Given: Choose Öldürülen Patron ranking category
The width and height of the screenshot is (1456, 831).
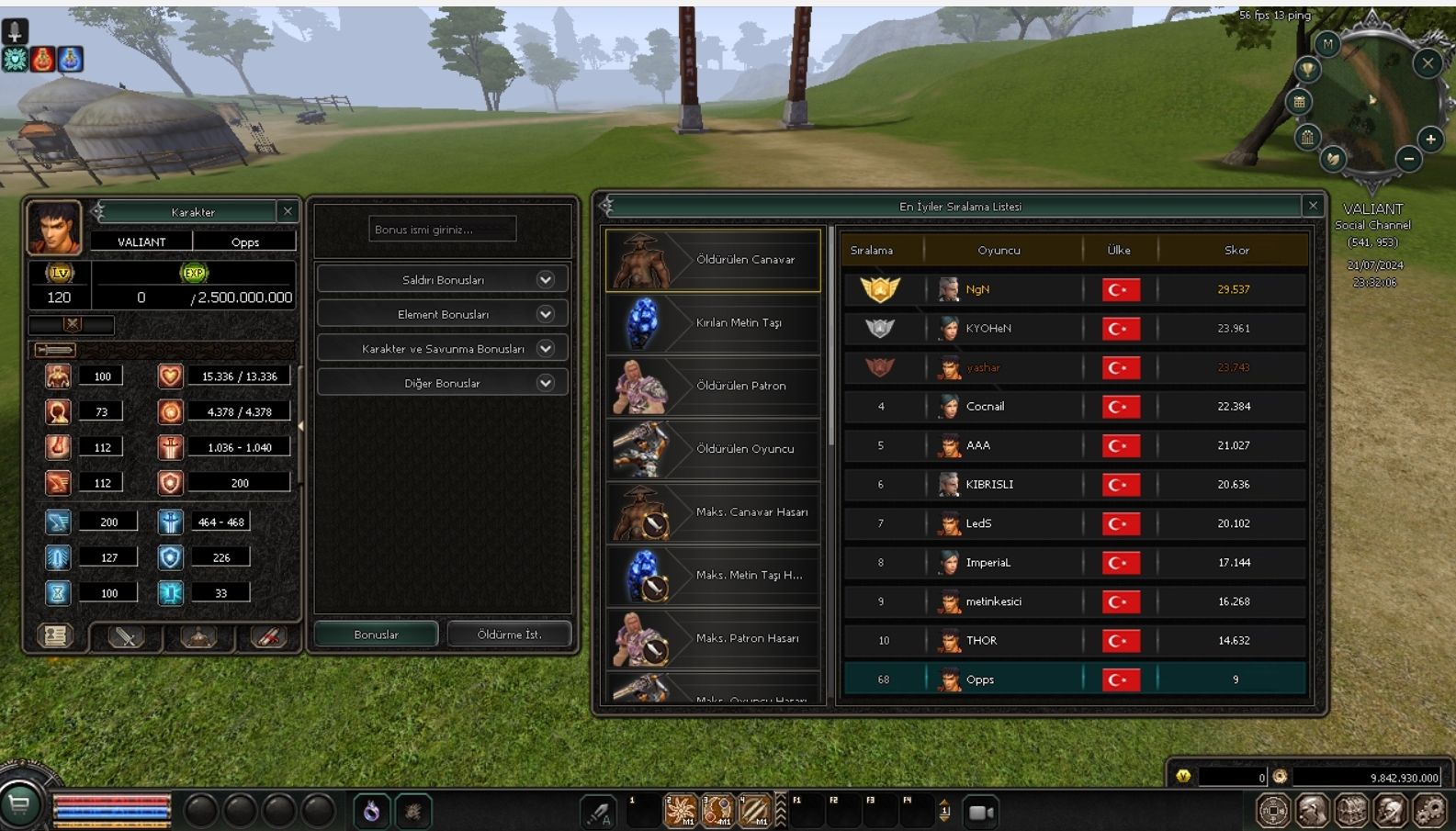Looking at the screenshot, I should [713, 386].
